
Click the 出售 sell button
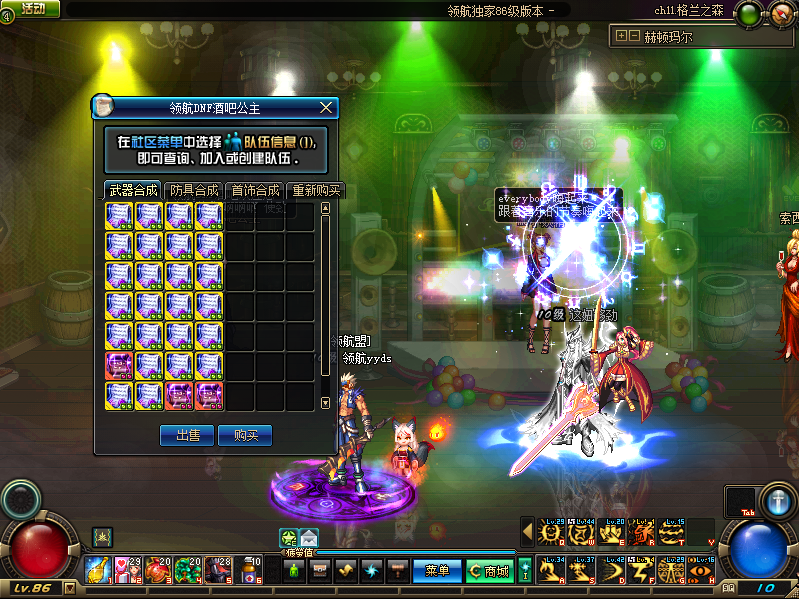187,435
